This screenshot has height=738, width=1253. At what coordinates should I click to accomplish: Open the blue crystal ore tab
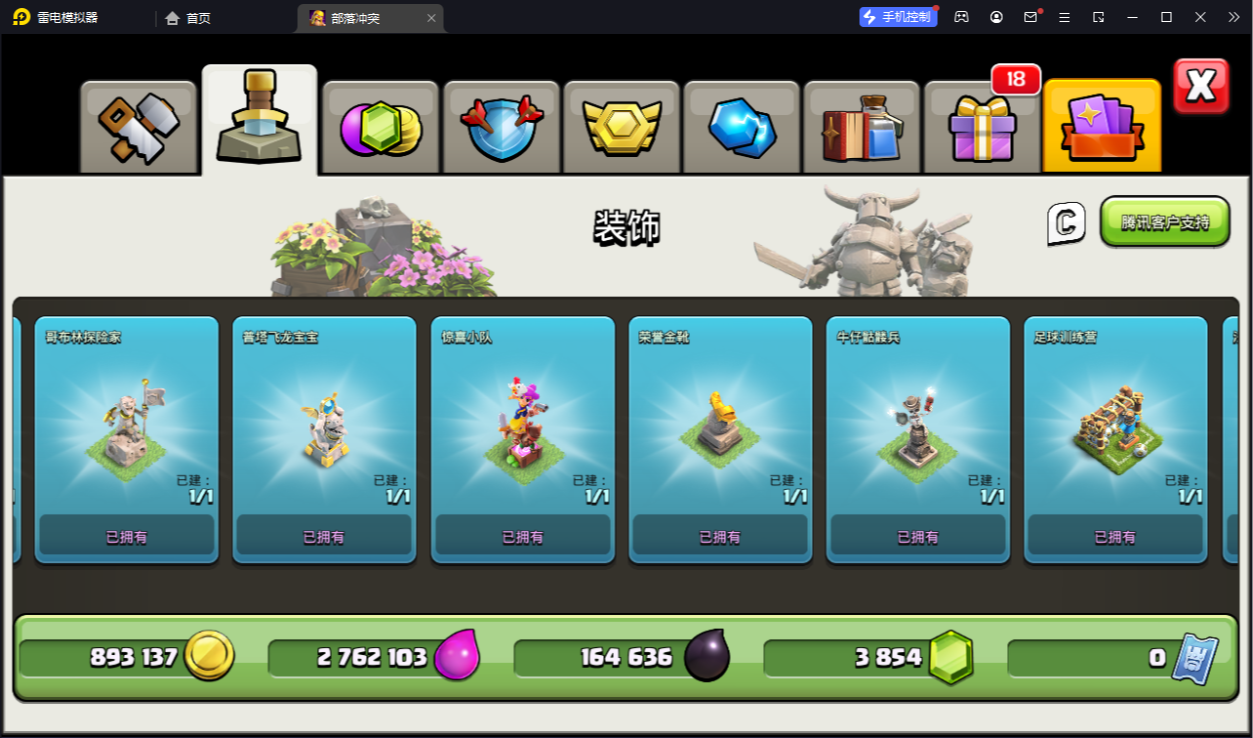pyautogui.click(x=741, y=127)
